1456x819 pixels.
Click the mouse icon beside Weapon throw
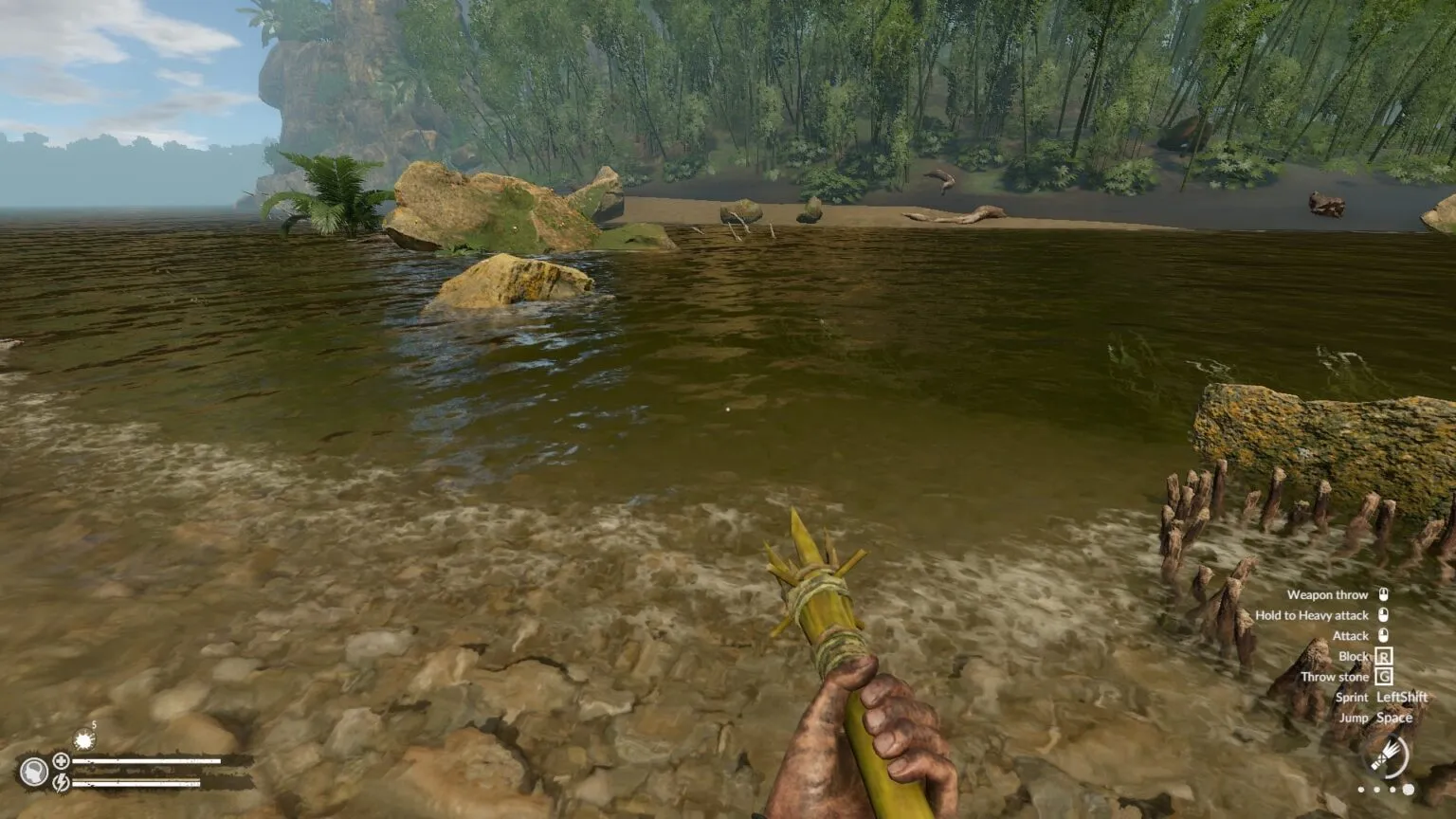pos(1384,594)
